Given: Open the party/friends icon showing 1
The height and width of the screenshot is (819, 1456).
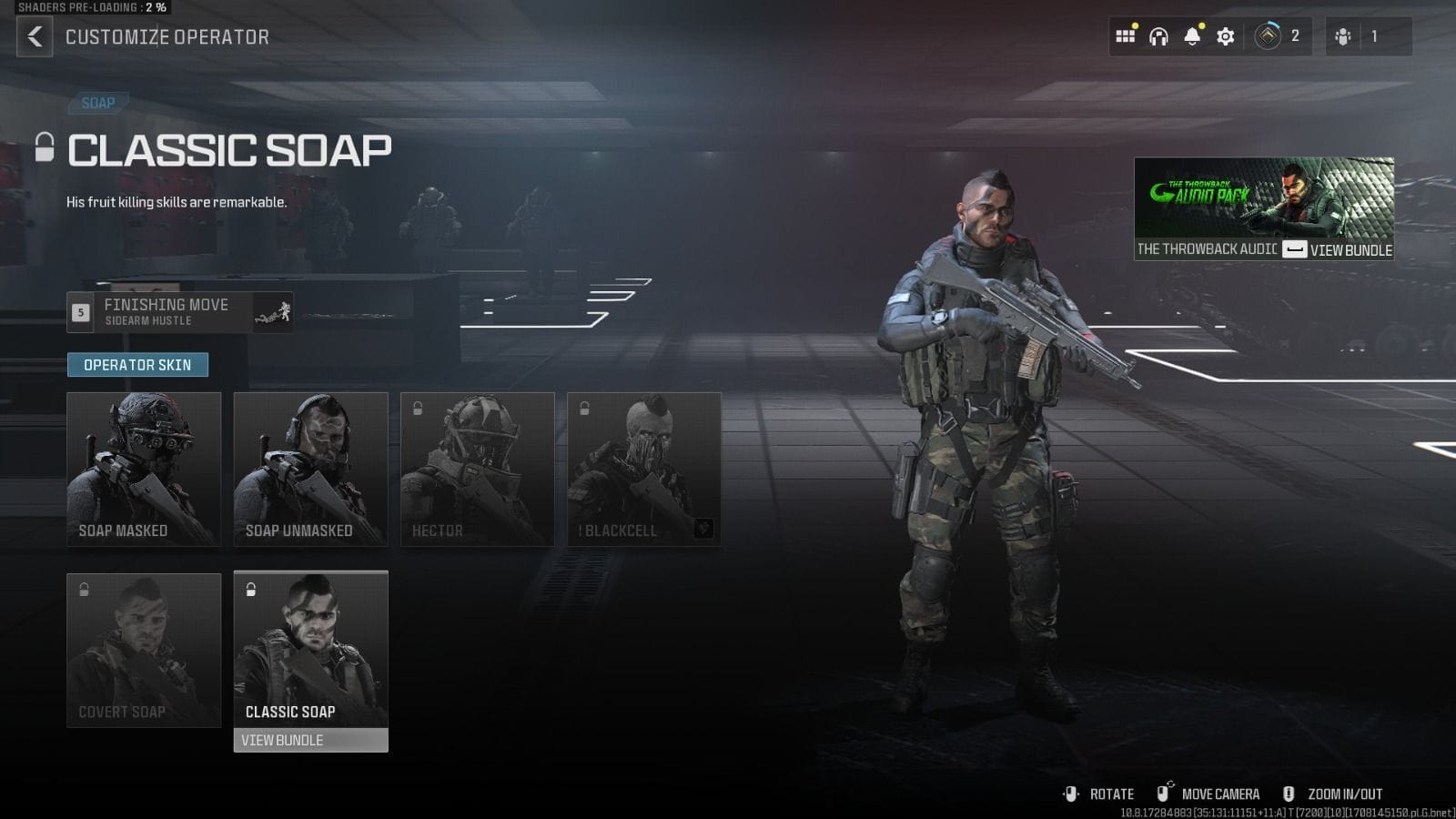Looking at the screenshot, I should (1342, 36).
